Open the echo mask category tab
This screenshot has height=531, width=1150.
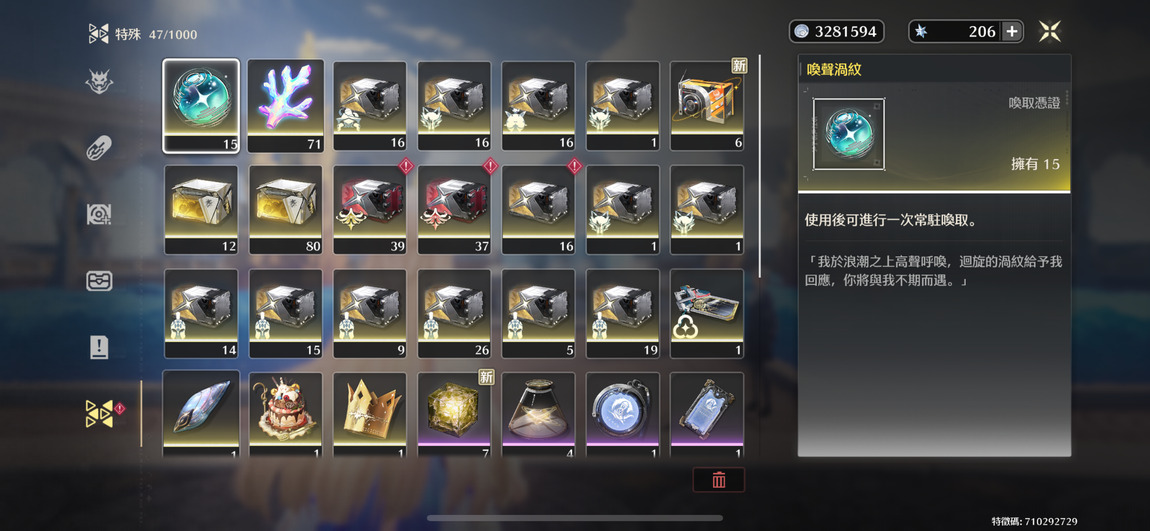99,82
